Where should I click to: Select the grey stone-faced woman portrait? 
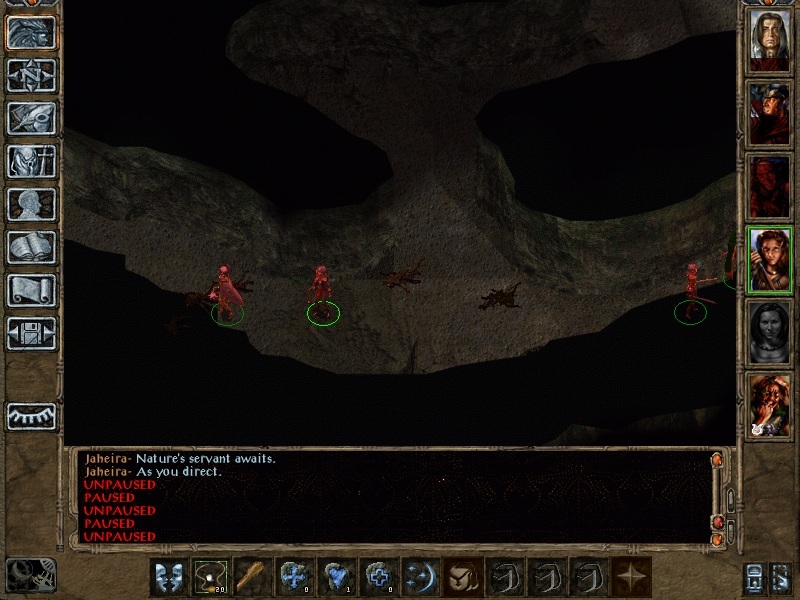pyautogui.click(x=769, y=333)
